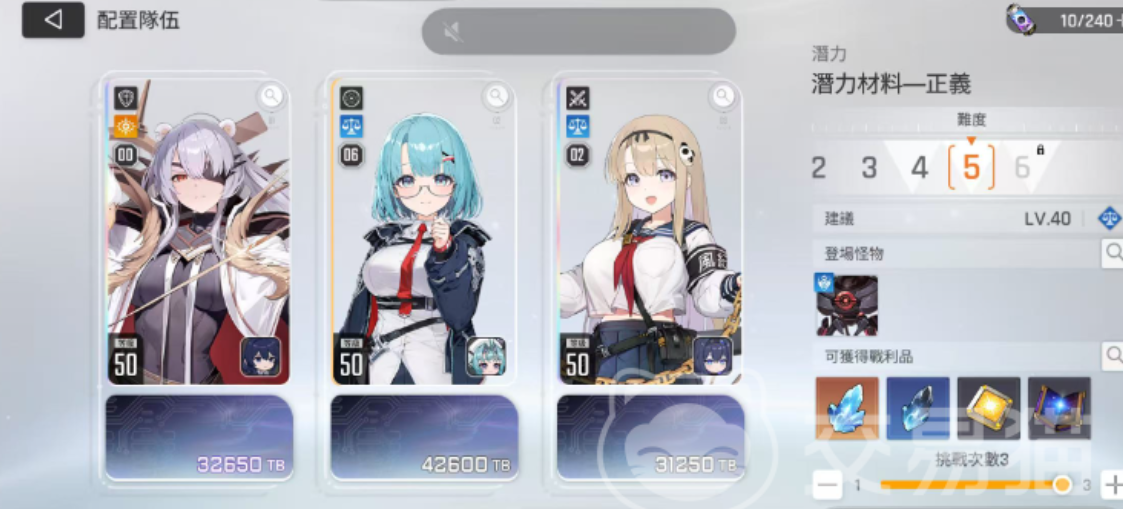This screenshot has width=1123, height=509.
Task: Choose difficulty level 4
Action: [x=919, y=167]
